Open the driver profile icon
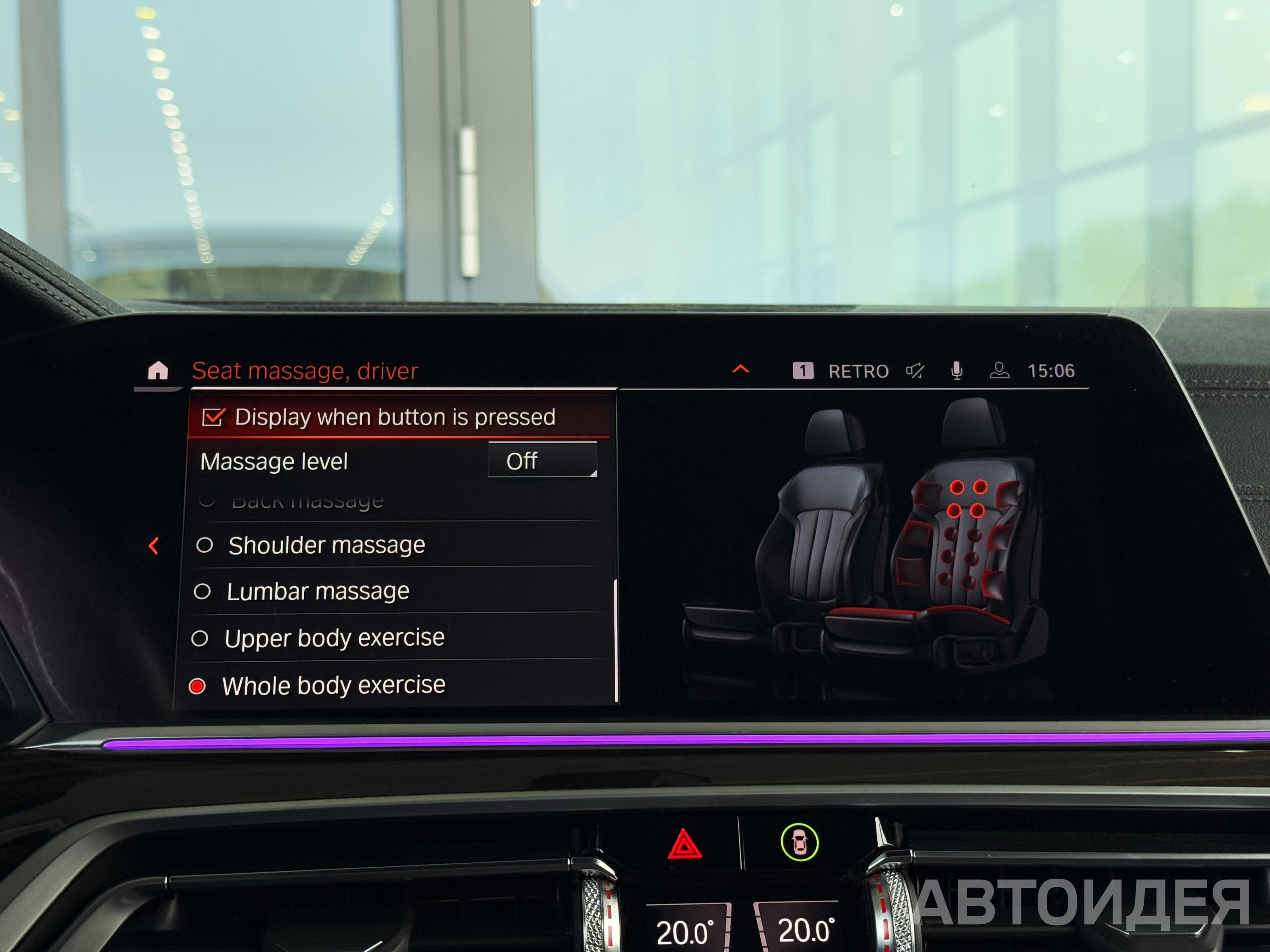This screenshot has height=952, width=1270. [1000, 371]
